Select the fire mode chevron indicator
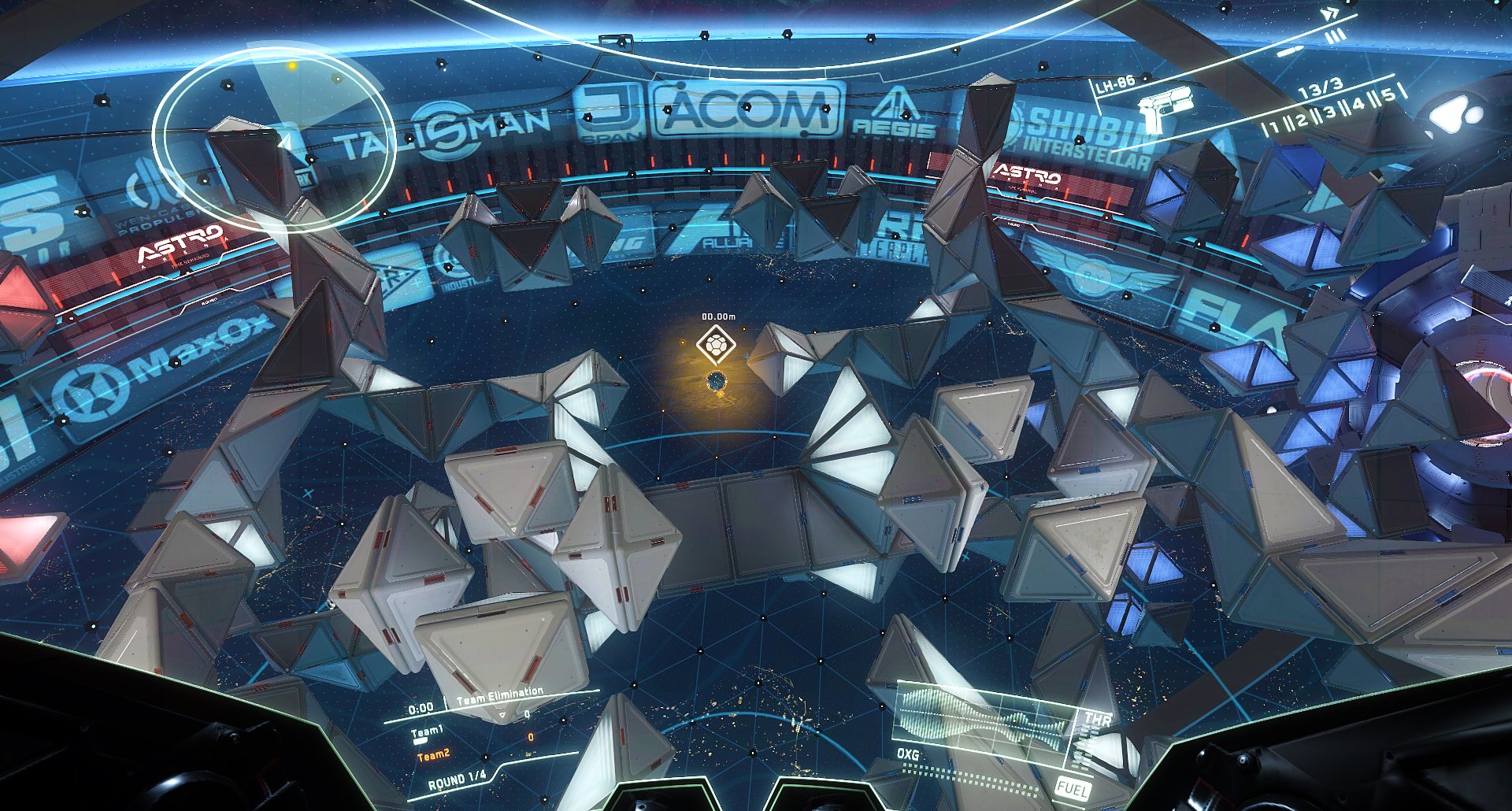The image size is (1512, 811). point(1330,13)
